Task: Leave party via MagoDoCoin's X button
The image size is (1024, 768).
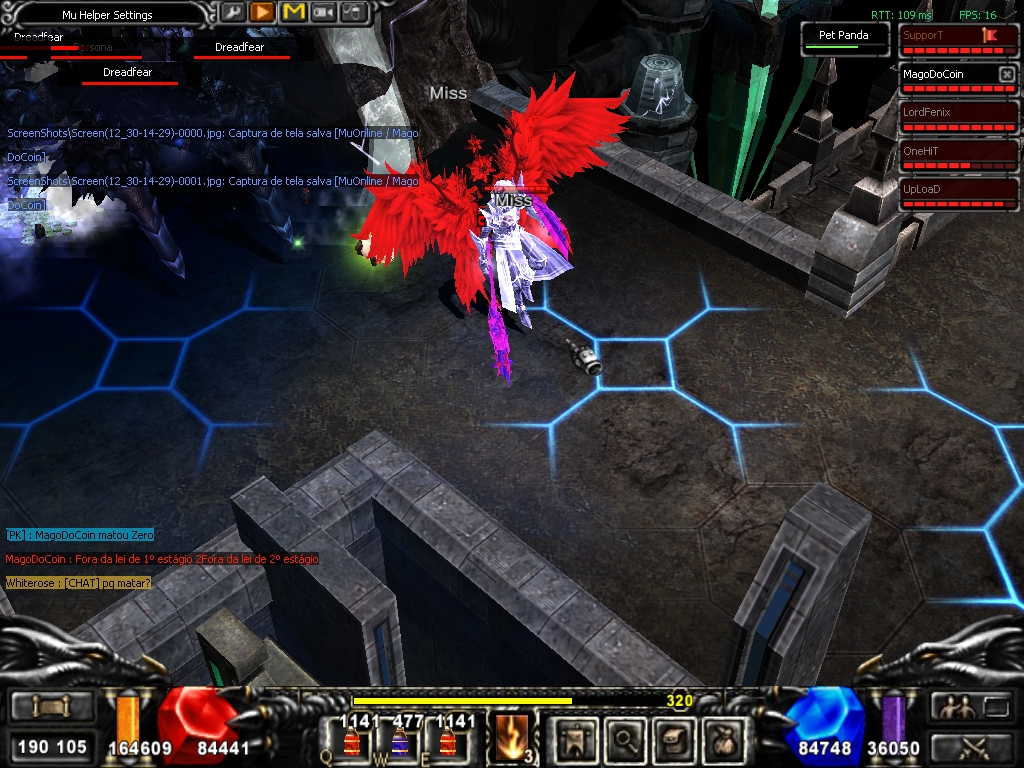Action: click(x=1006, y=75)
